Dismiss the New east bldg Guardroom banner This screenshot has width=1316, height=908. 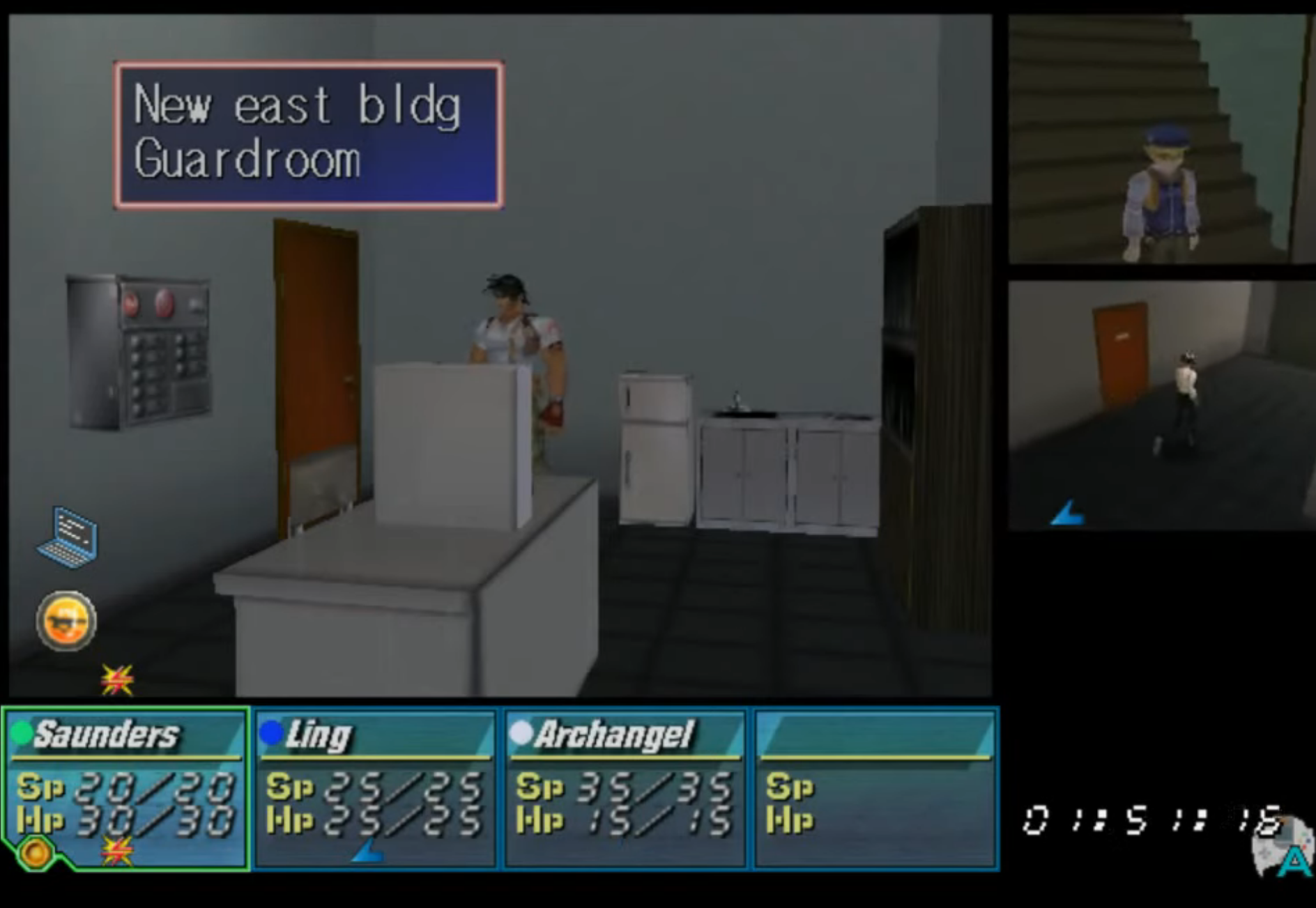[x=307, y=134]
